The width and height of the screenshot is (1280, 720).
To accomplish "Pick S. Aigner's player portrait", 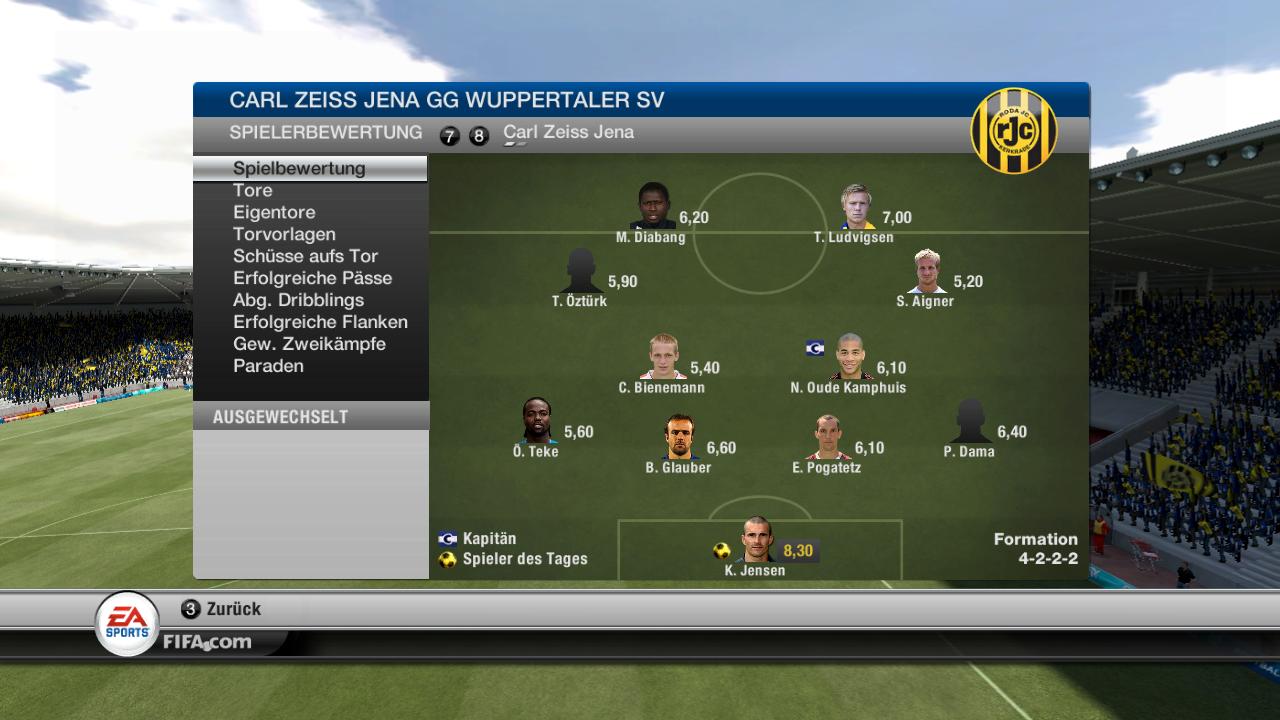I will tap(927, 271).
